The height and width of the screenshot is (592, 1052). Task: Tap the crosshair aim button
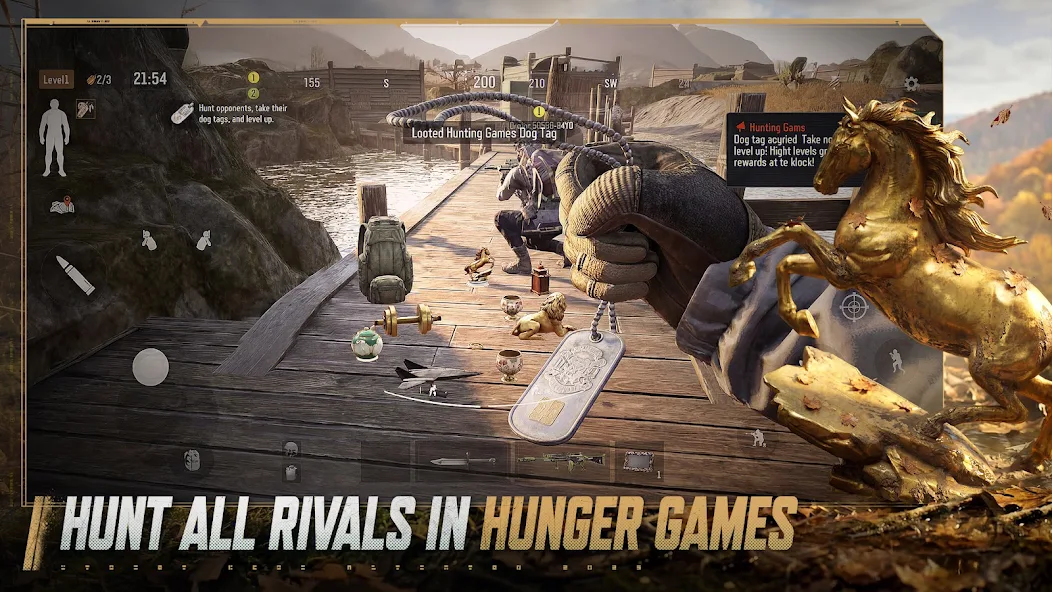coord(854,305)
